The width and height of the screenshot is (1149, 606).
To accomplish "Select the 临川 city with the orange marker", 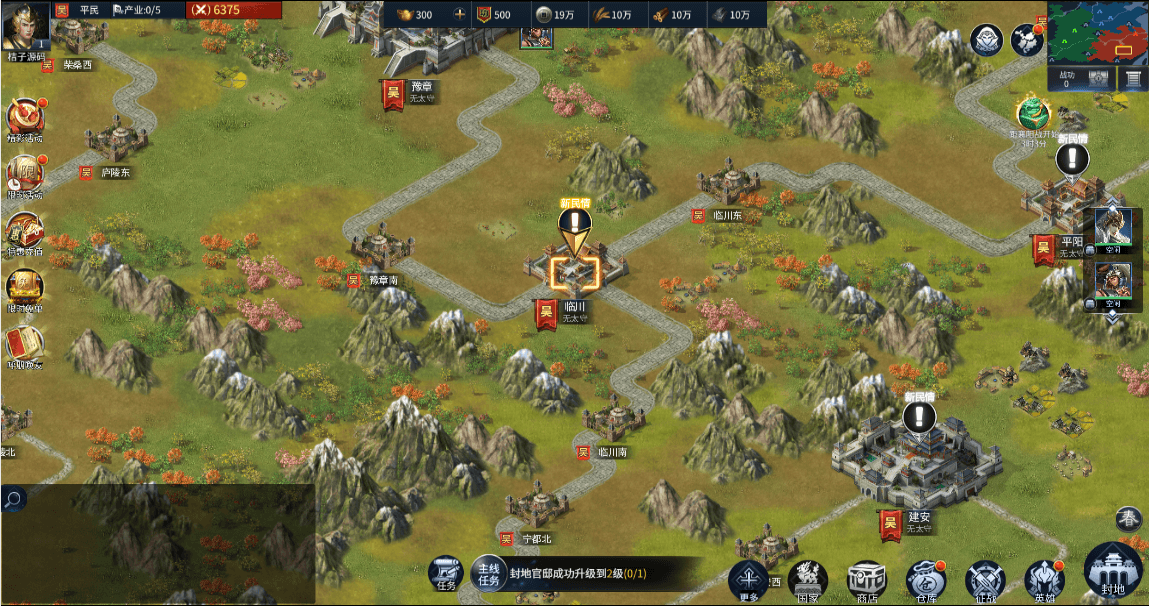I will pyautogui.click(x=574, y=270).
